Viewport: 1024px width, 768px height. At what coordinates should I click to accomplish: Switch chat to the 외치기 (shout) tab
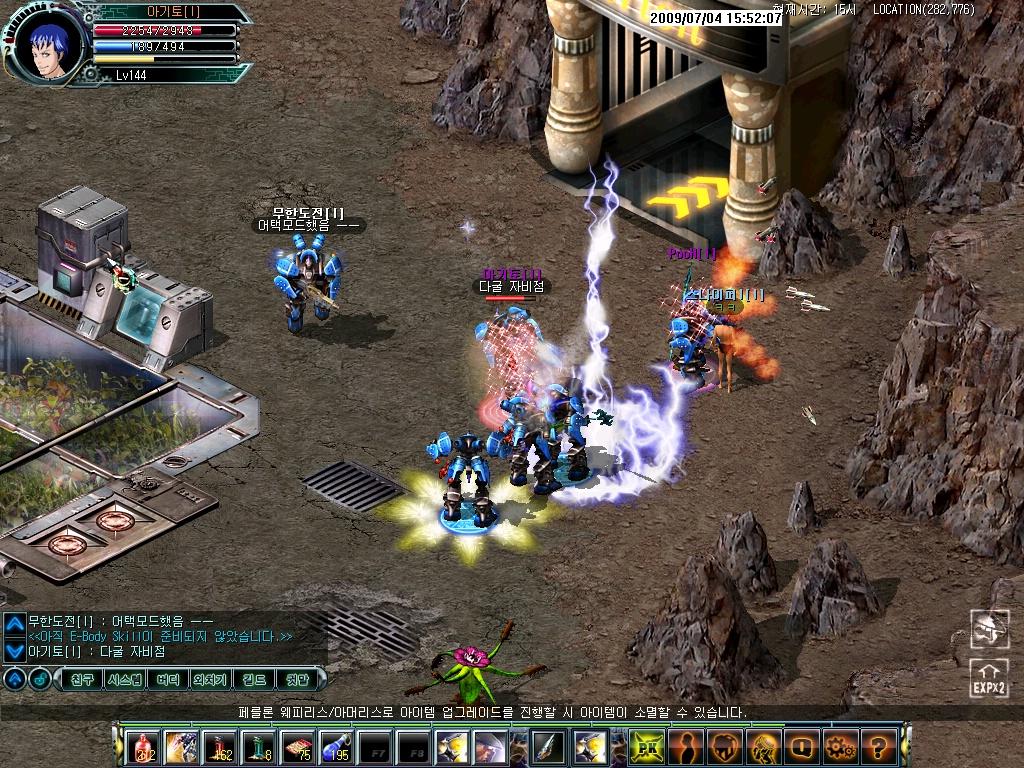(211, 679)
